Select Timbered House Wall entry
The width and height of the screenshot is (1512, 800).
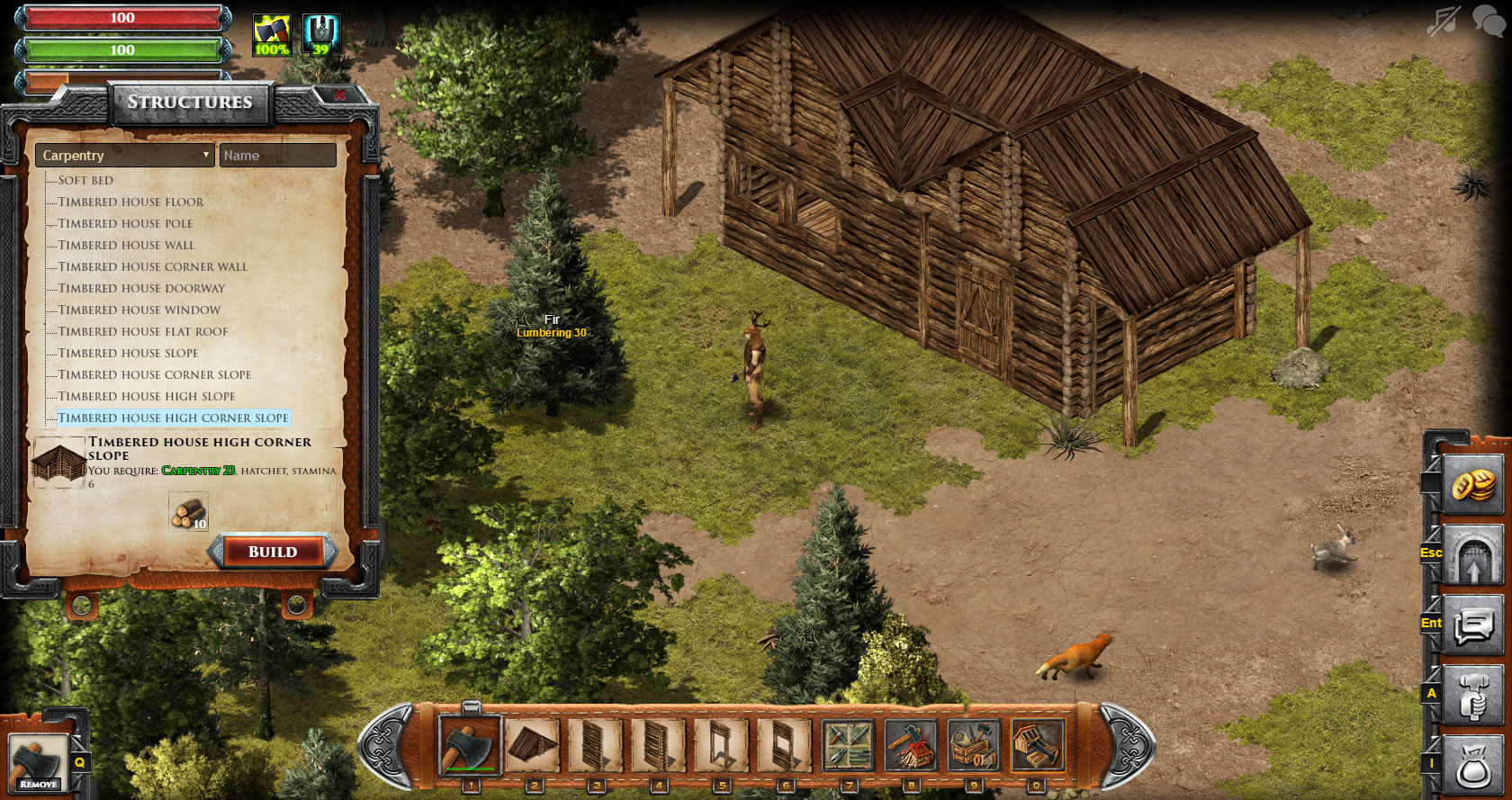pyautogui.click(x=126, y=245)
